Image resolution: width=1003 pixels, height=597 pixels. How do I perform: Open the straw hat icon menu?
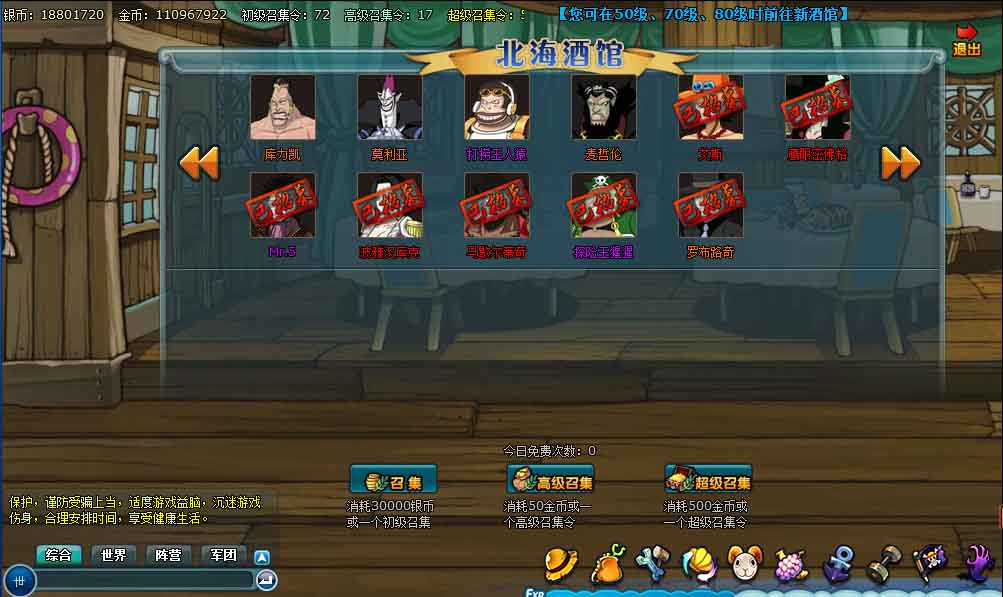(561, 564)
